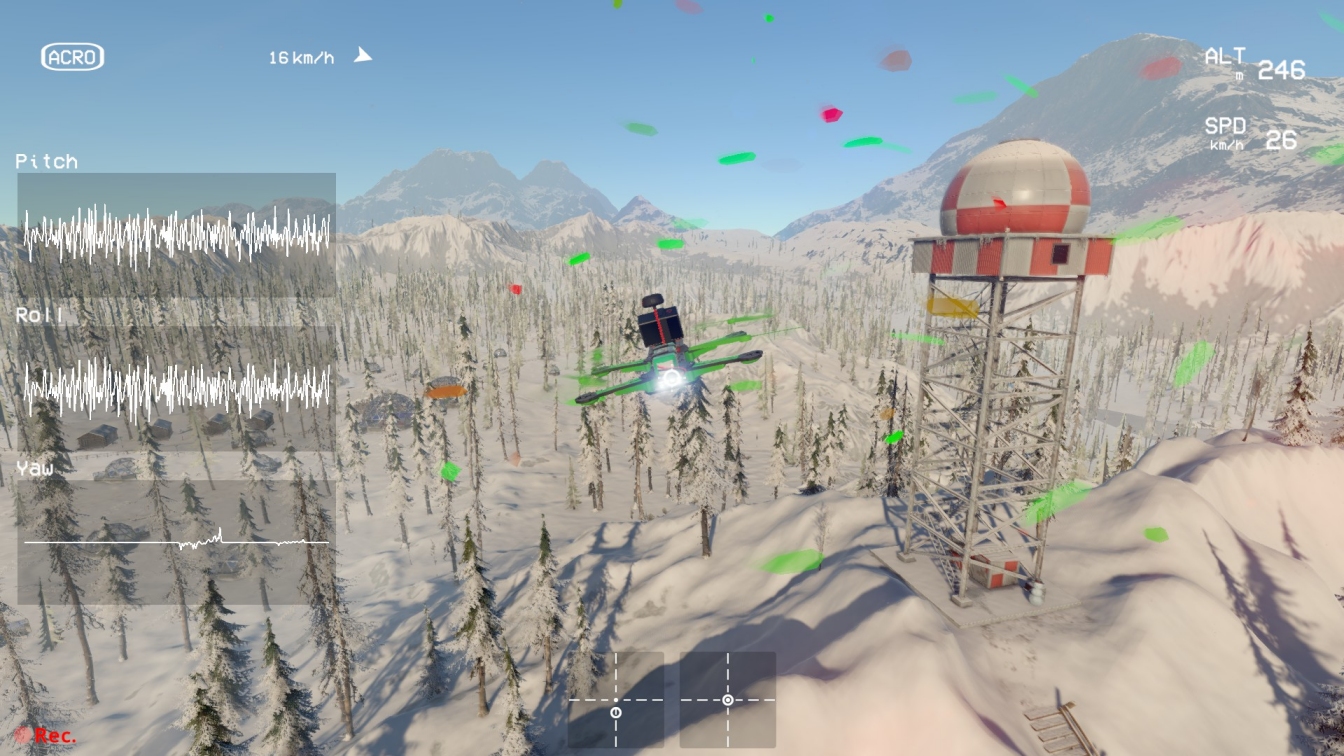Toggle the red Rec. recording indicator

pos(46,736)
